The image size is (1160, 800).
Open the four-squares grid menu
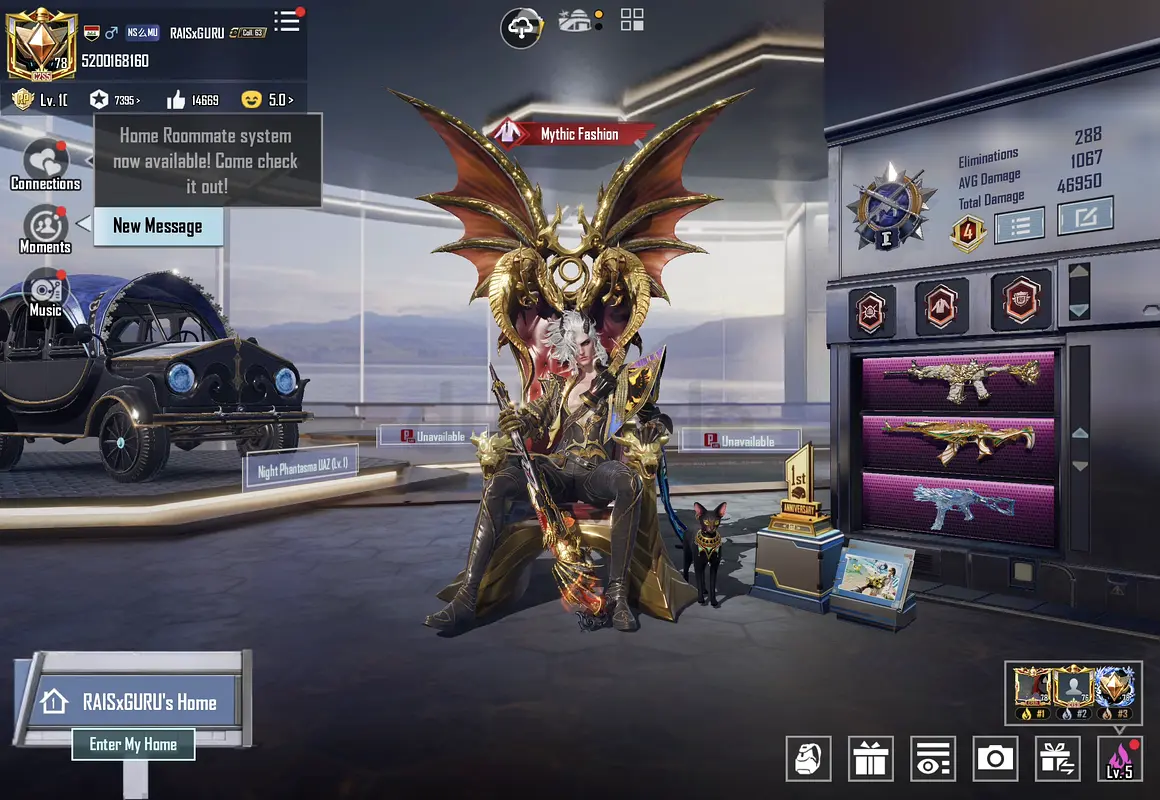pyautogui.click(x=632, y=19)
